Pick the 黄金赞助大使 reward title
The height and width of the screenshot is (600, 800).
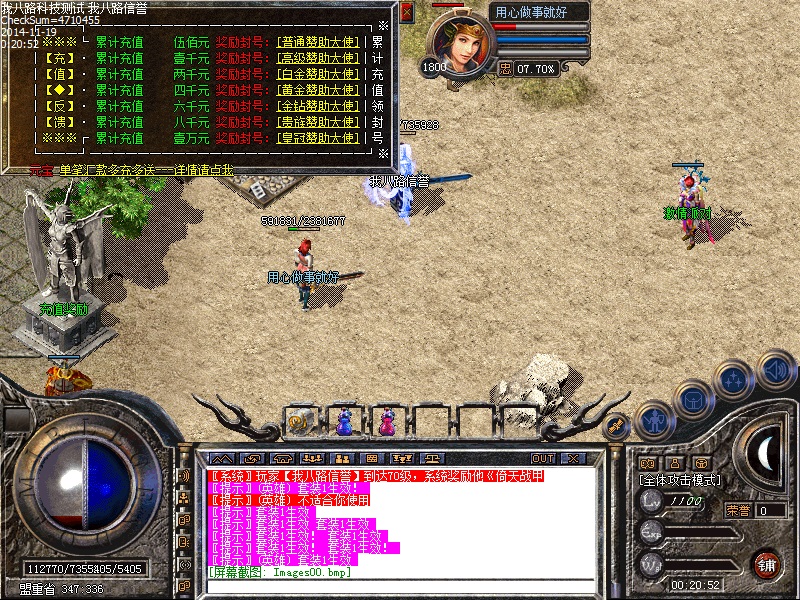[317, 90]
